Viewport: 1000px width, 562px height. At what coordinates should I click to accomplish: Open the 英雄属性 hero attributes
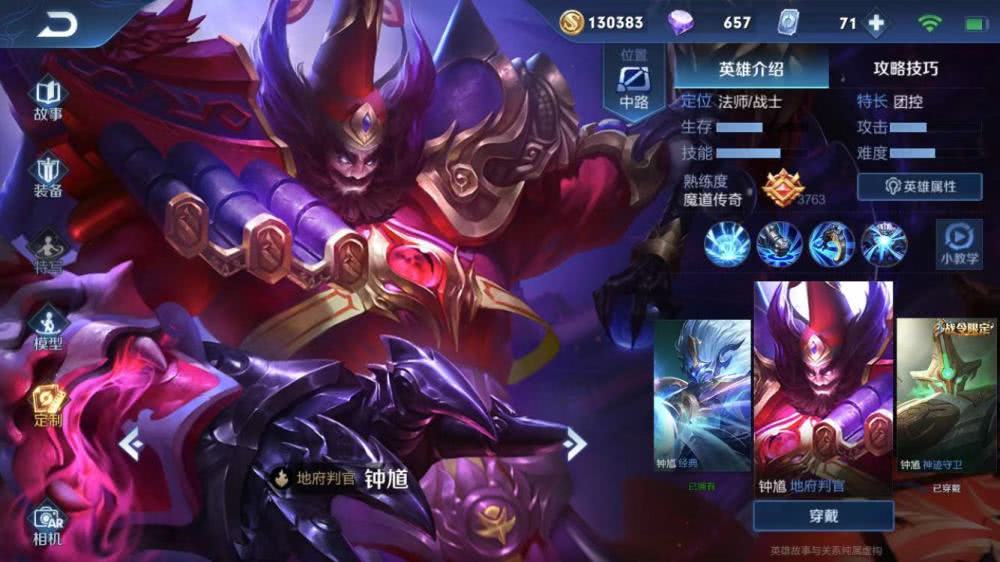pyautogui.click(x=919, y=186)
